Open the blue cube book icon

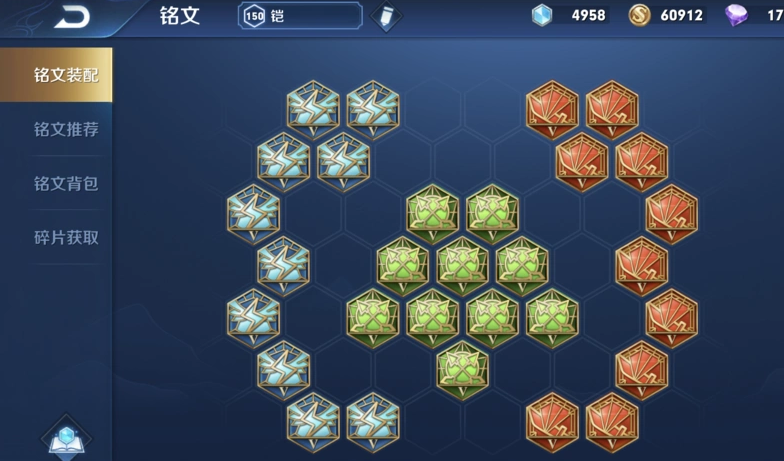tap(68, 437)
